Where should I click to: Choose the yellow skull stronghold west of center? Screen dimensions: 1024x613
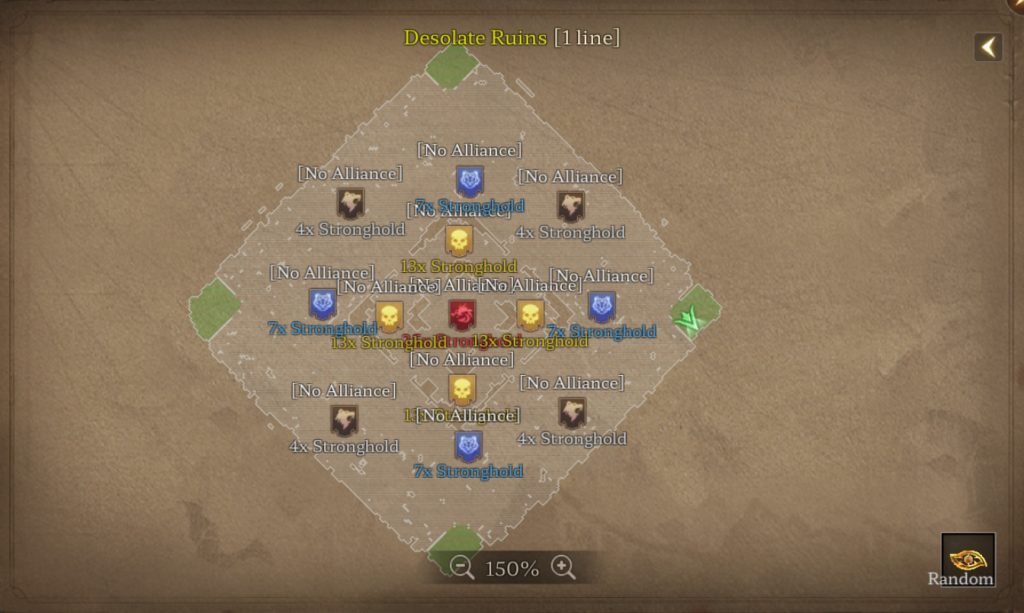[x=390, y=316]
